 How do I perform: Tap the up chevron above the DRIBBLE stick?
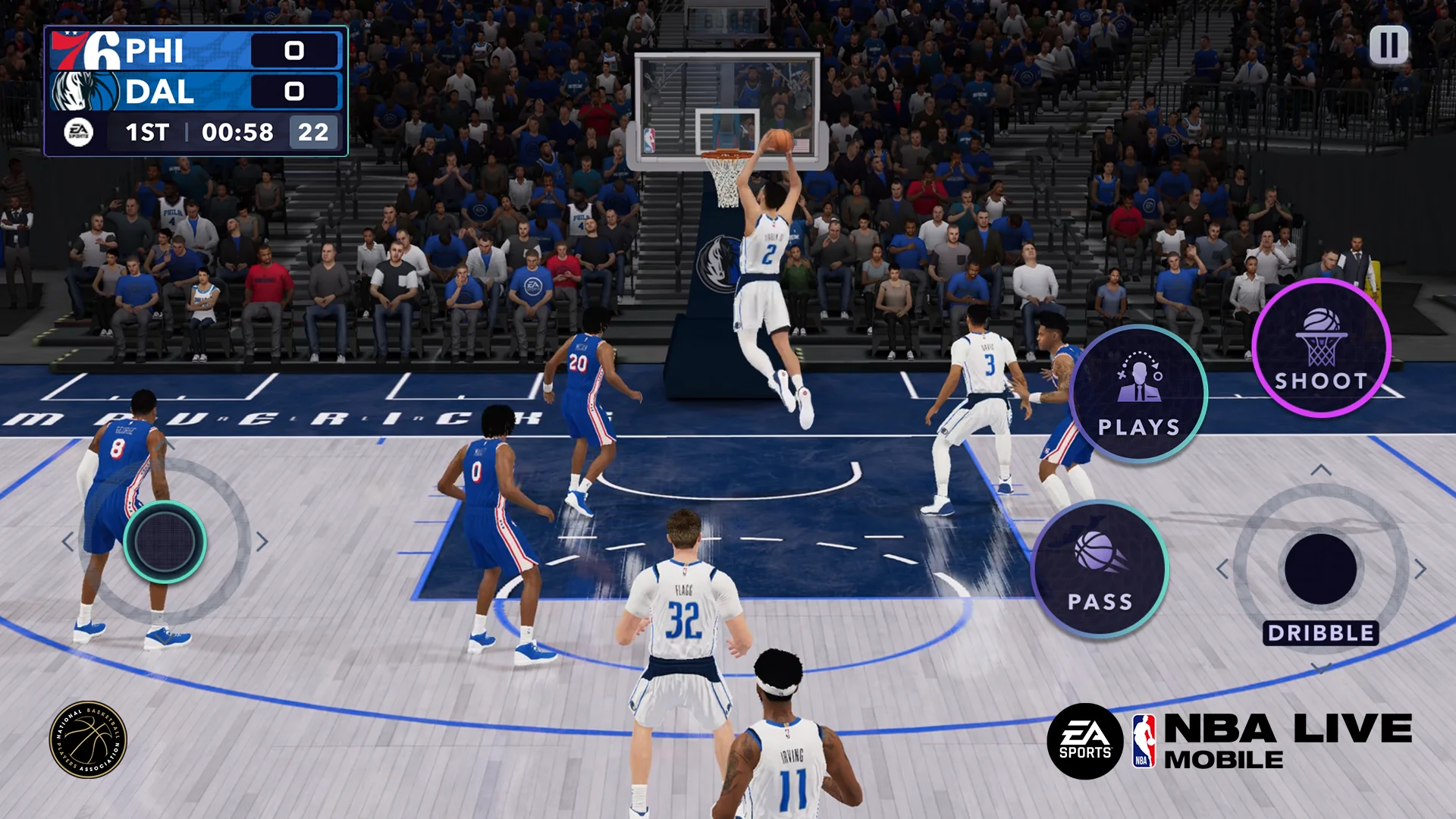[1320, 469]
